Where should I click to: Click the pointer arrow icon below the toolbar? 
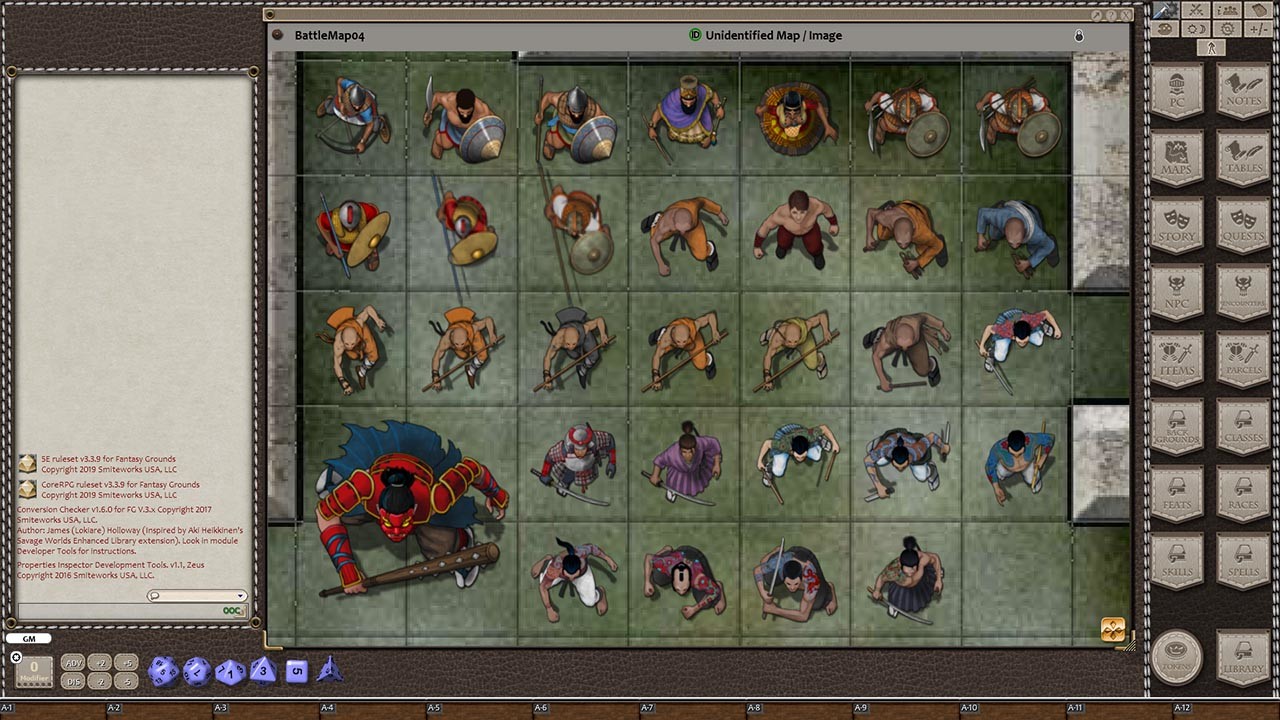[x=1211, y=46]
